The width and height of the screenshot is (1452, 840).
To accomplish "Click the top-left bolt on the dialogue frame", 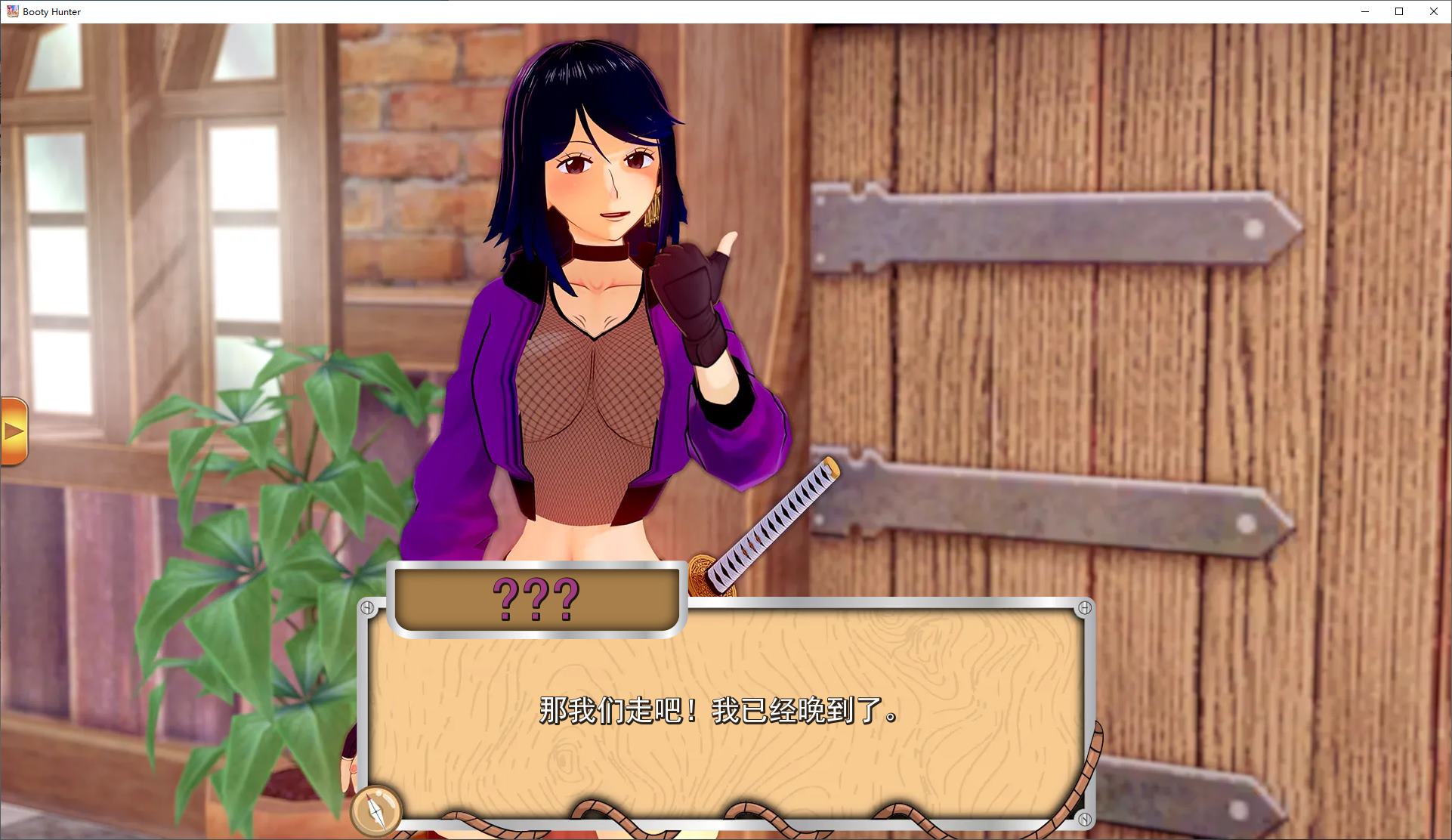I will pyautogui.click(x=368, y=606).
